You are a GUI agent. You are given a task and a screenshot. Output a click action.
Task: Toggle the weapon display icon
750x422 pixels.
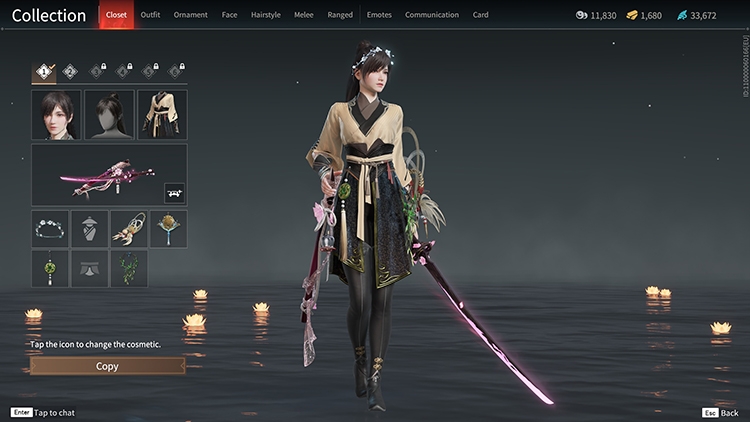(173, 190)
